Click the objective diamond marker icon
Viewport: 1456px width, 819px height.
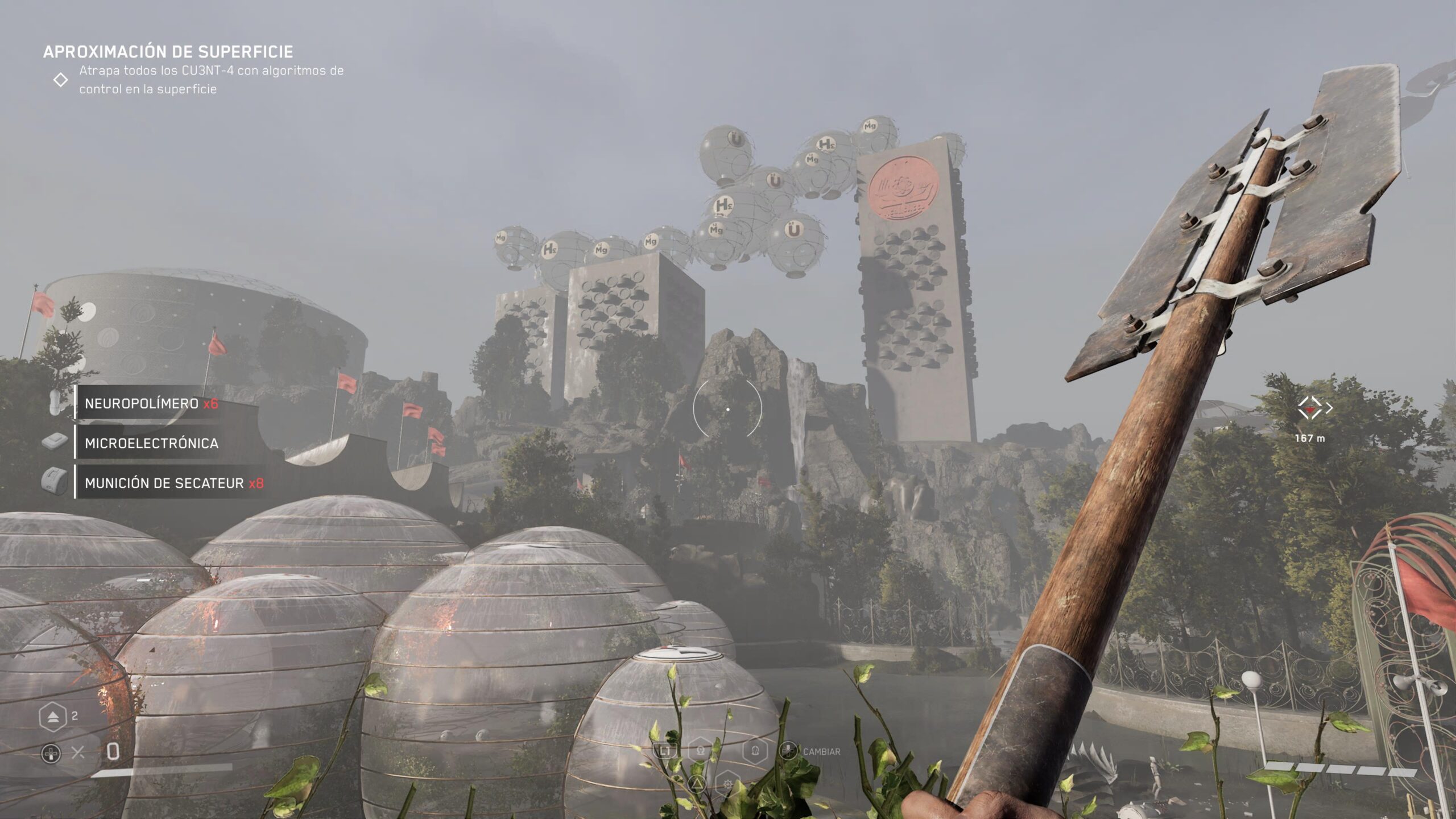point(60,80)
